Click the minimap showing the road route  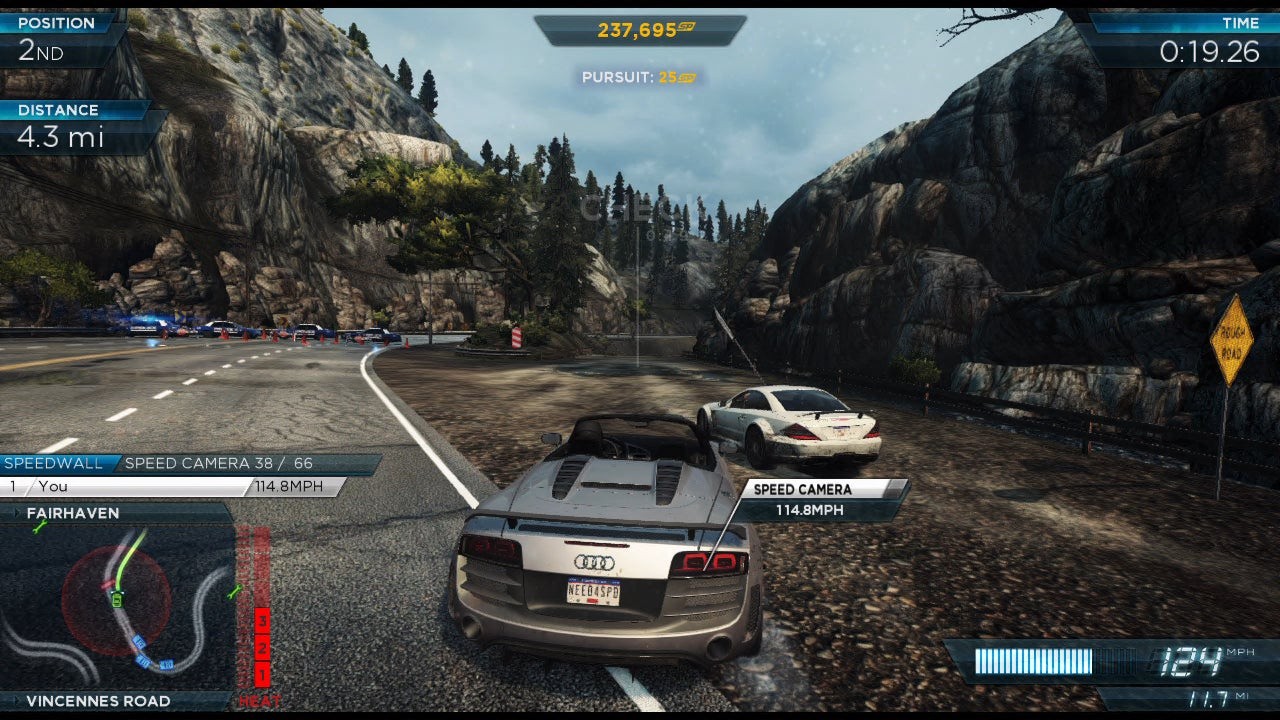[118, 606]
